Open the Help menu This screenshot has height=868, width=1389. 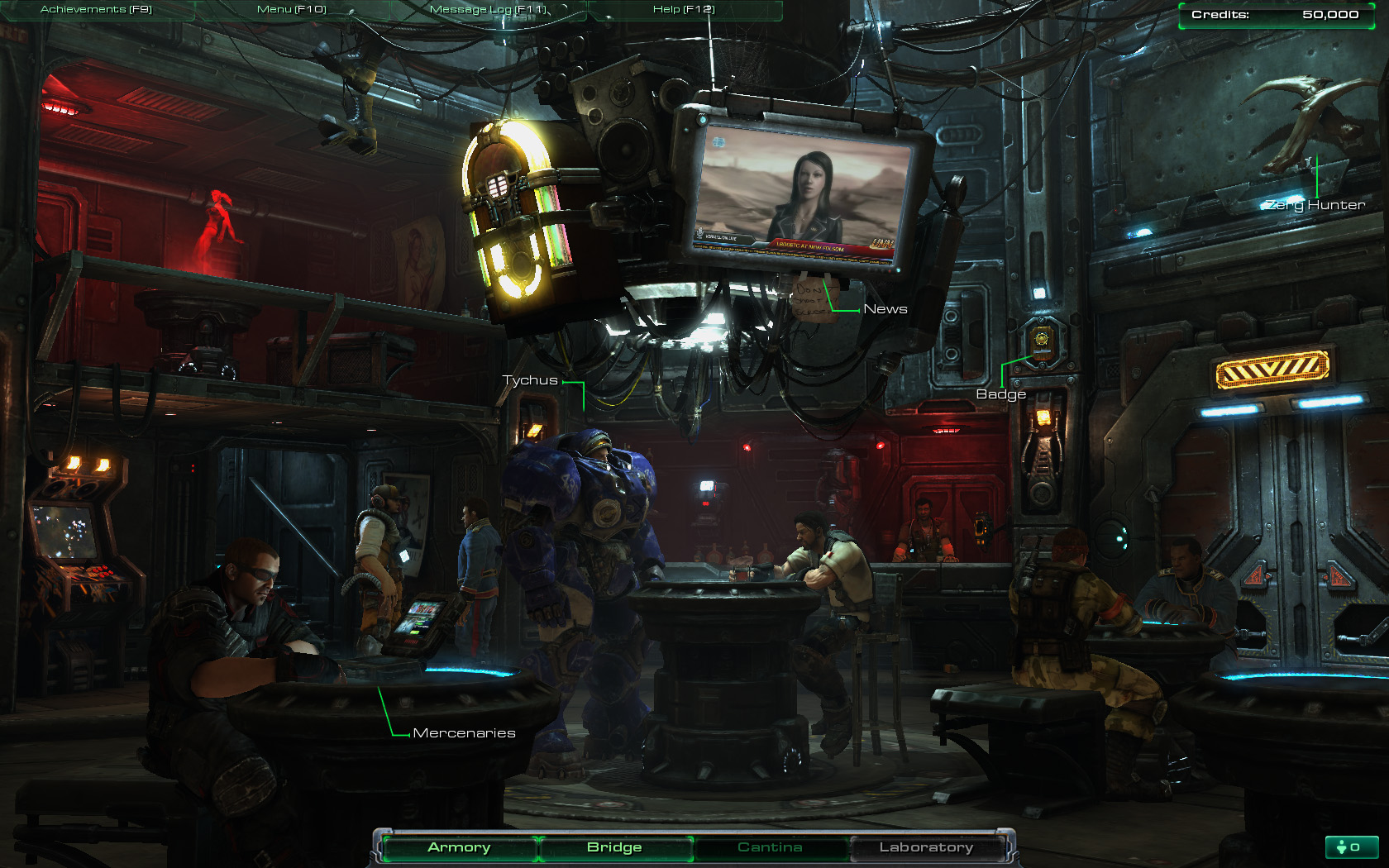pyautogui.click(x=683, y=9)
